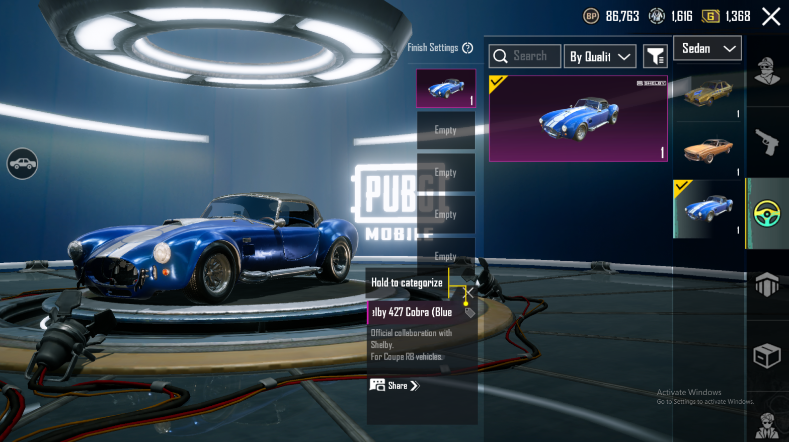Open the By Quality sort dropdown
This screenshot has height=442, width=789.
pyautogui.click(x=600, y=56)
